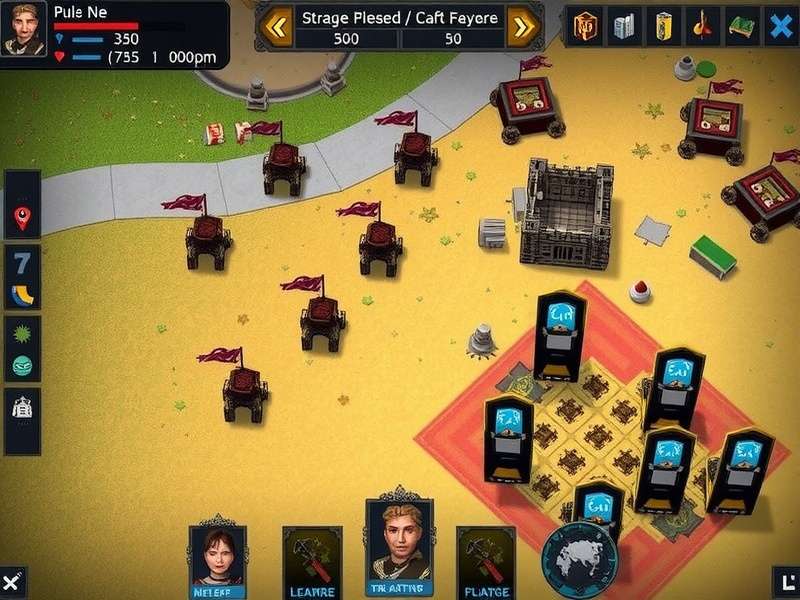Select the teal masked face icon
The height and width of the screenshot is (600, 800).
[x=22, y=365]
